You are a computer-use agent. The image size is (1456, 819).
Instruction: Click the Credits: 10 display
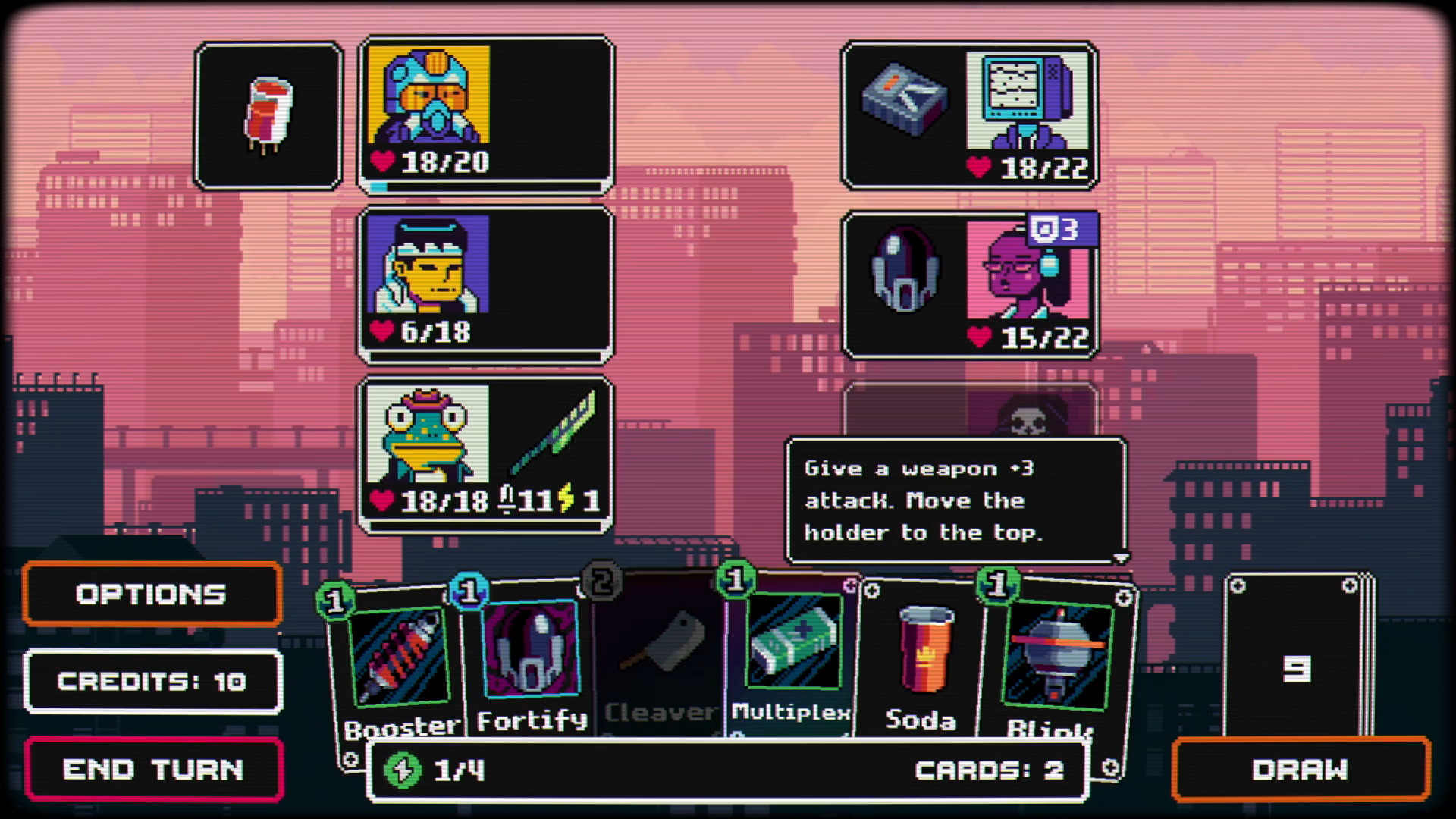click(x=152, y=681)
